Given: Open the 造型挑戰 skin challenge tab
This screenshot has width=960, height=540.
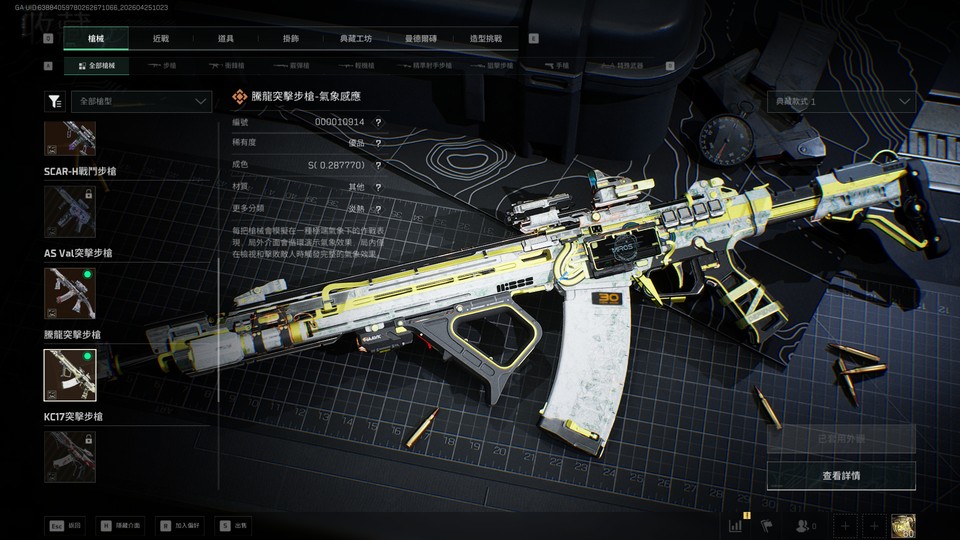Looking at the screenshot, I should (486, 38).
